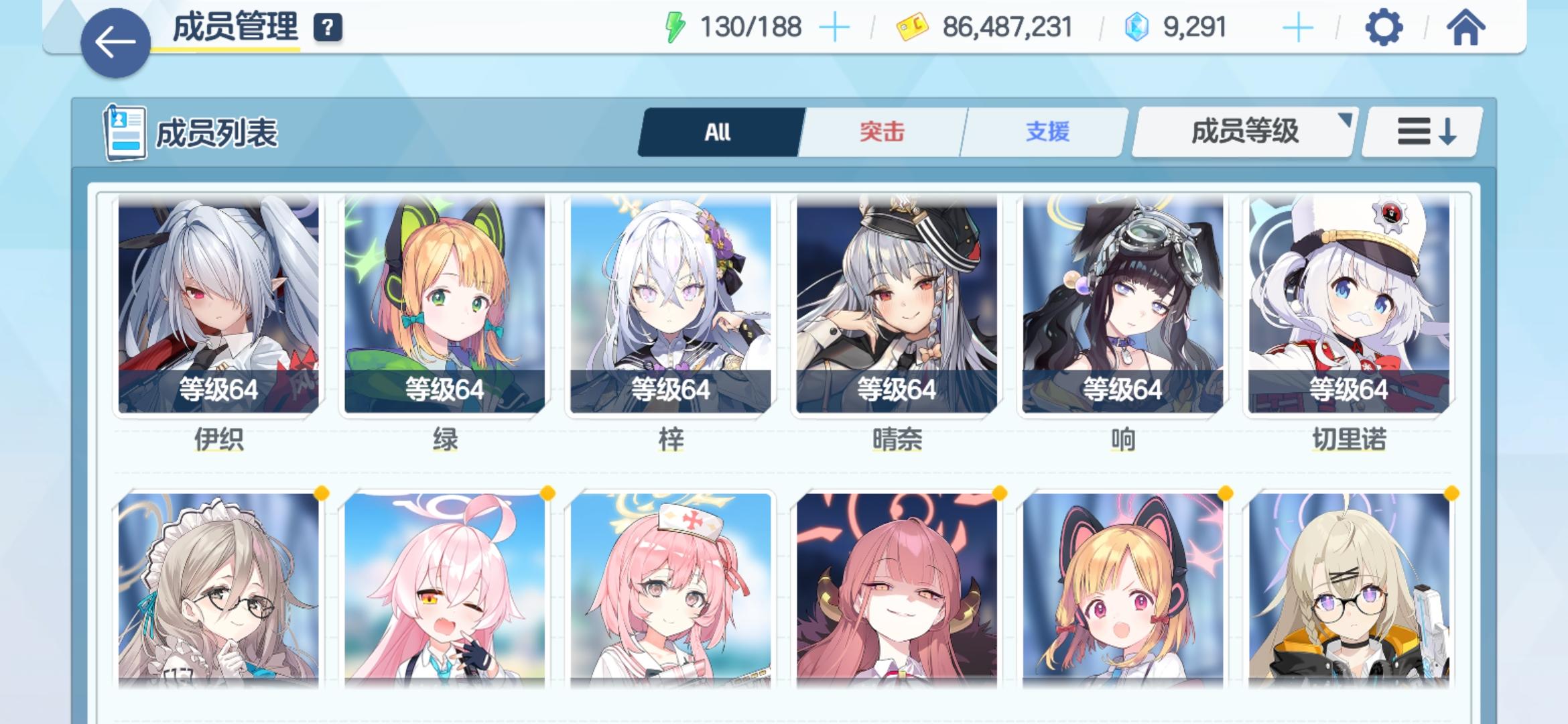Tap the plus beside the gem count
The image size is (1568, 724).
point(1299,27)
